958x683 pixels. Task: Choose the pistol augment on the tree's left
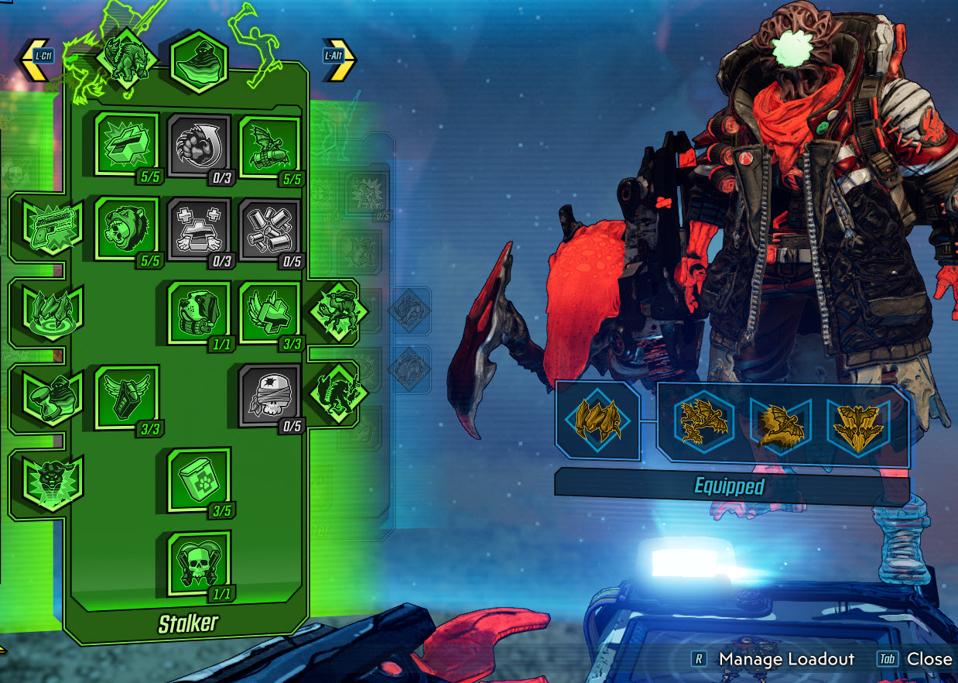[x=52, y=225]
